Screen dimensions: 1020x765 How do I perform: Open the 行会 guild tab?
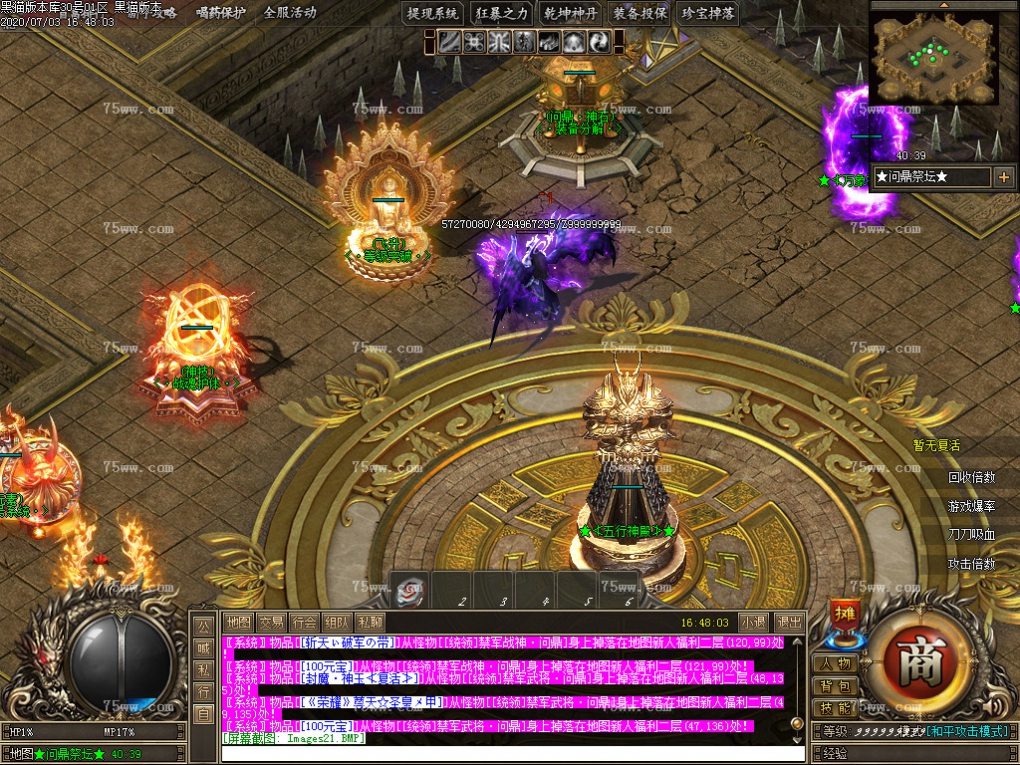pyautogui.click(x=304, y=622)
